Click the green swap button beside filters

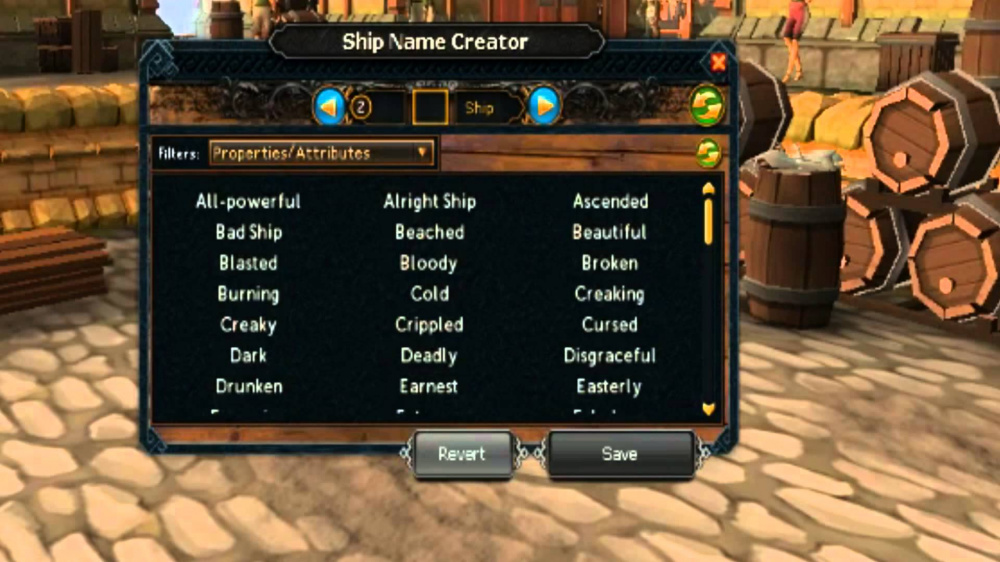tap(708, 153)
